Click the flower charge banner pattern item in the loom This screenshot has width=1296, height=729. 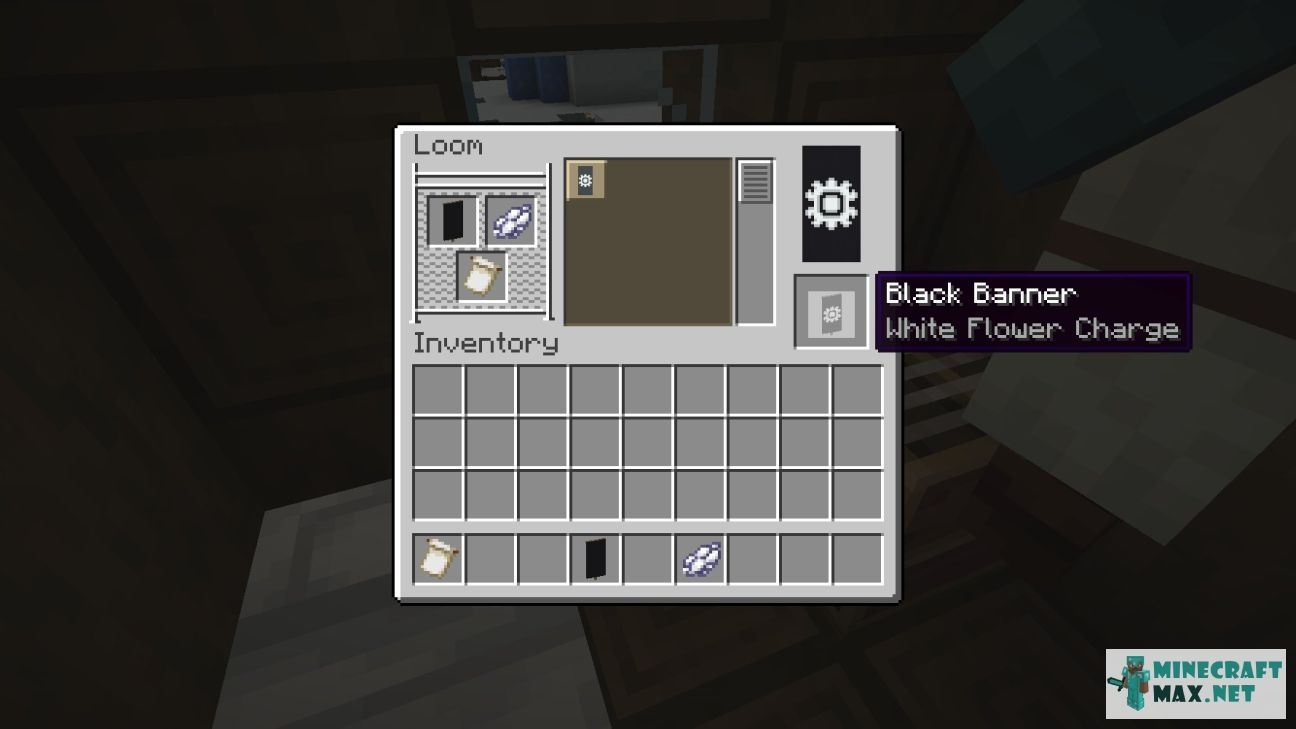click(x=481, y=278)
